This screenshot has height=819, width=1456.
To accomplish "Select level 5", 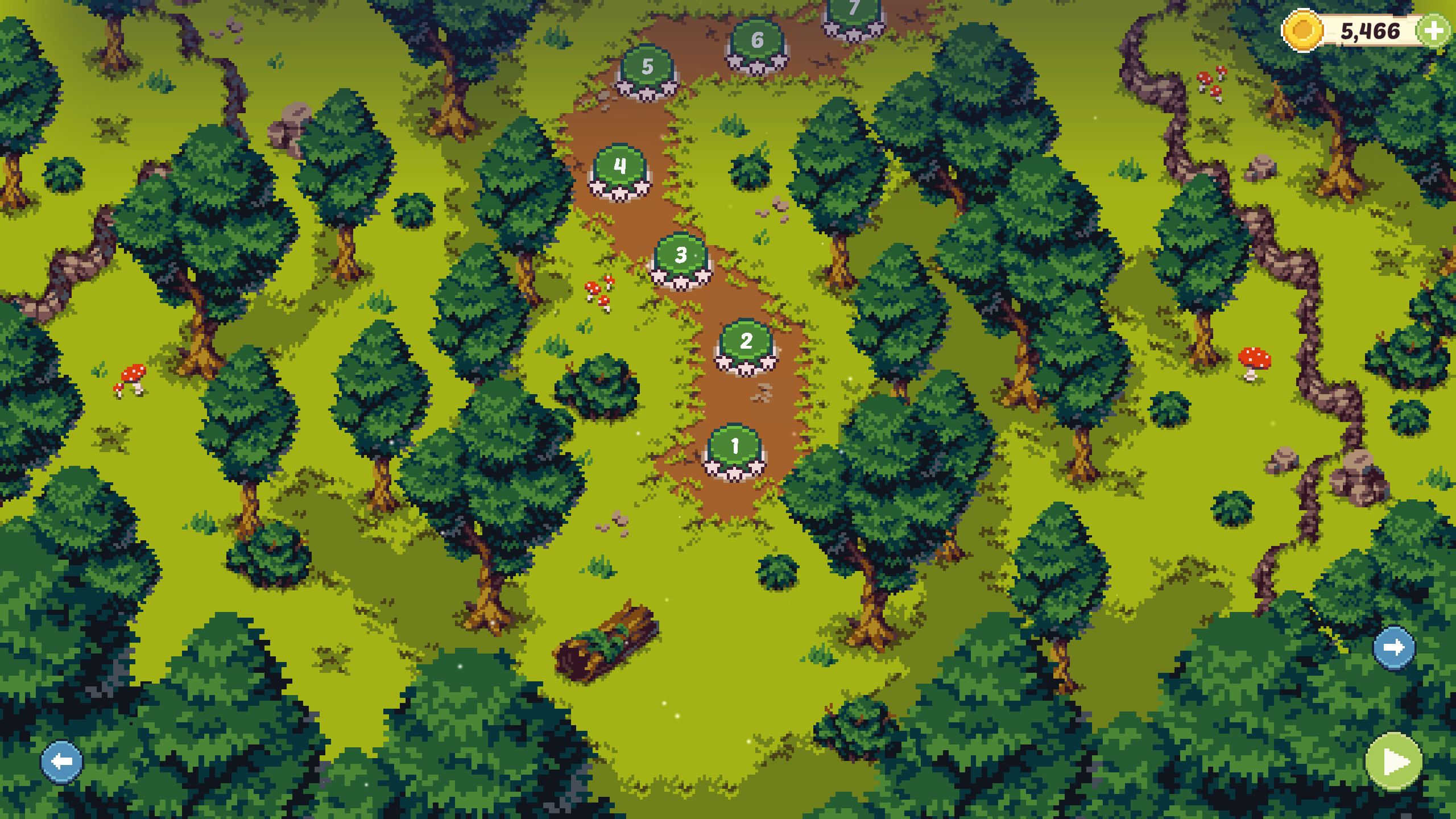I will pyautogui.click(x=646, y=68).
